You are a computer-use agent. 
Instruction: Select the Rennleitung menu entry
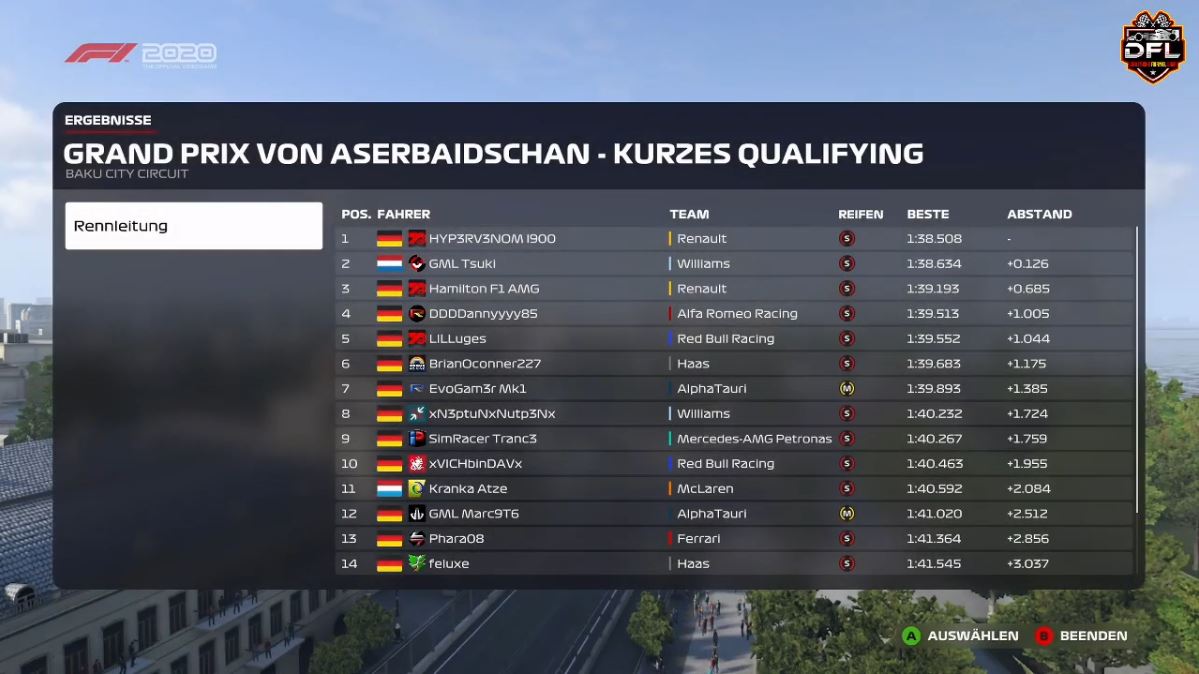pyautogui.click(x=193, y=226)
